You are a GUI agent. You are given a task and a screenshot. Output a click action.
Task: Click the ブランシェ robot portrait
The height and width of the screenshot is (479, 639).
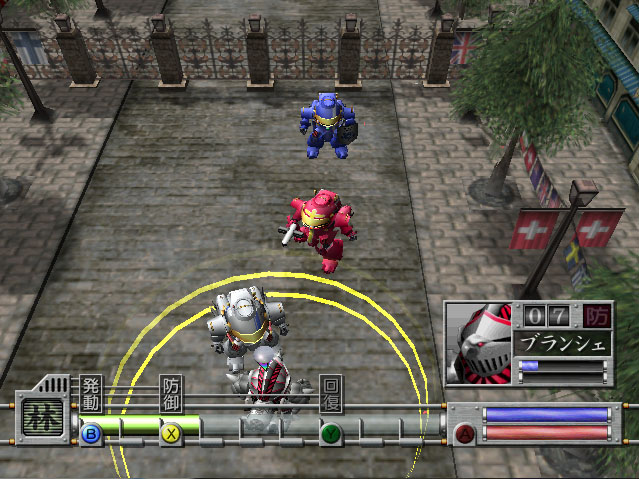[x=479, y=342]
